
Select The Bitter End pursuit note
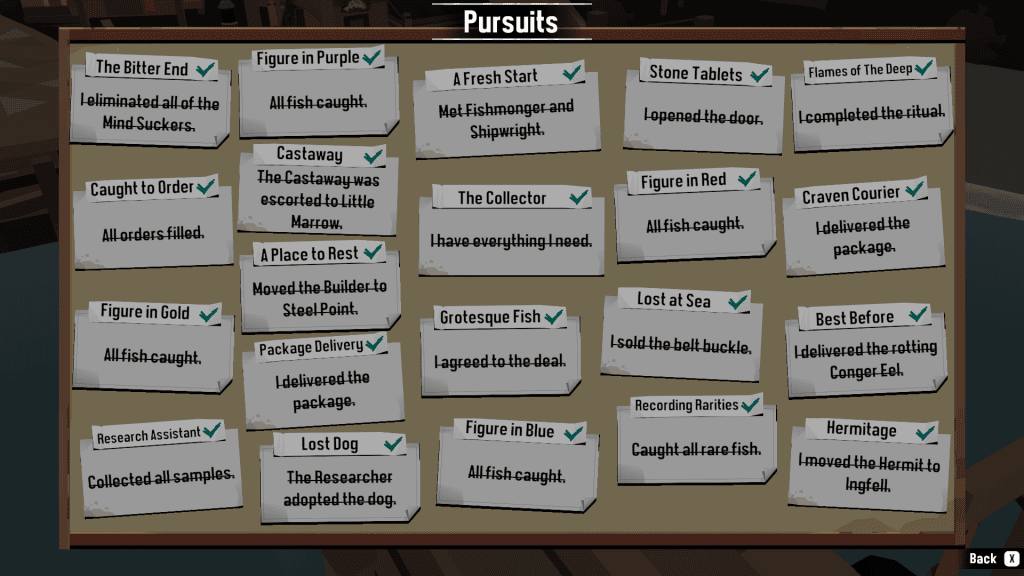150,102
